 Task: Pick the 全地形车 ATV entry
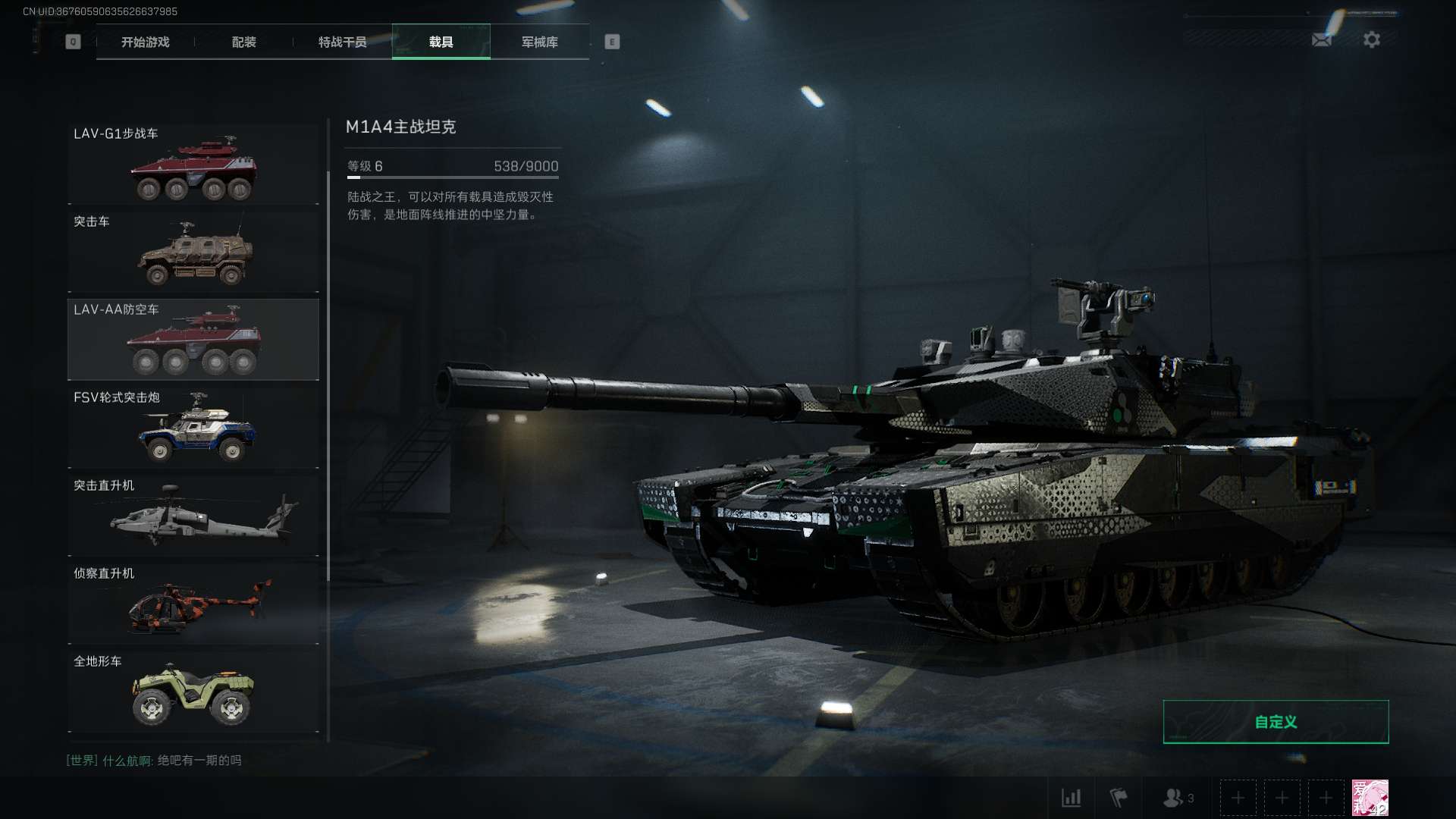coord(193,692)
